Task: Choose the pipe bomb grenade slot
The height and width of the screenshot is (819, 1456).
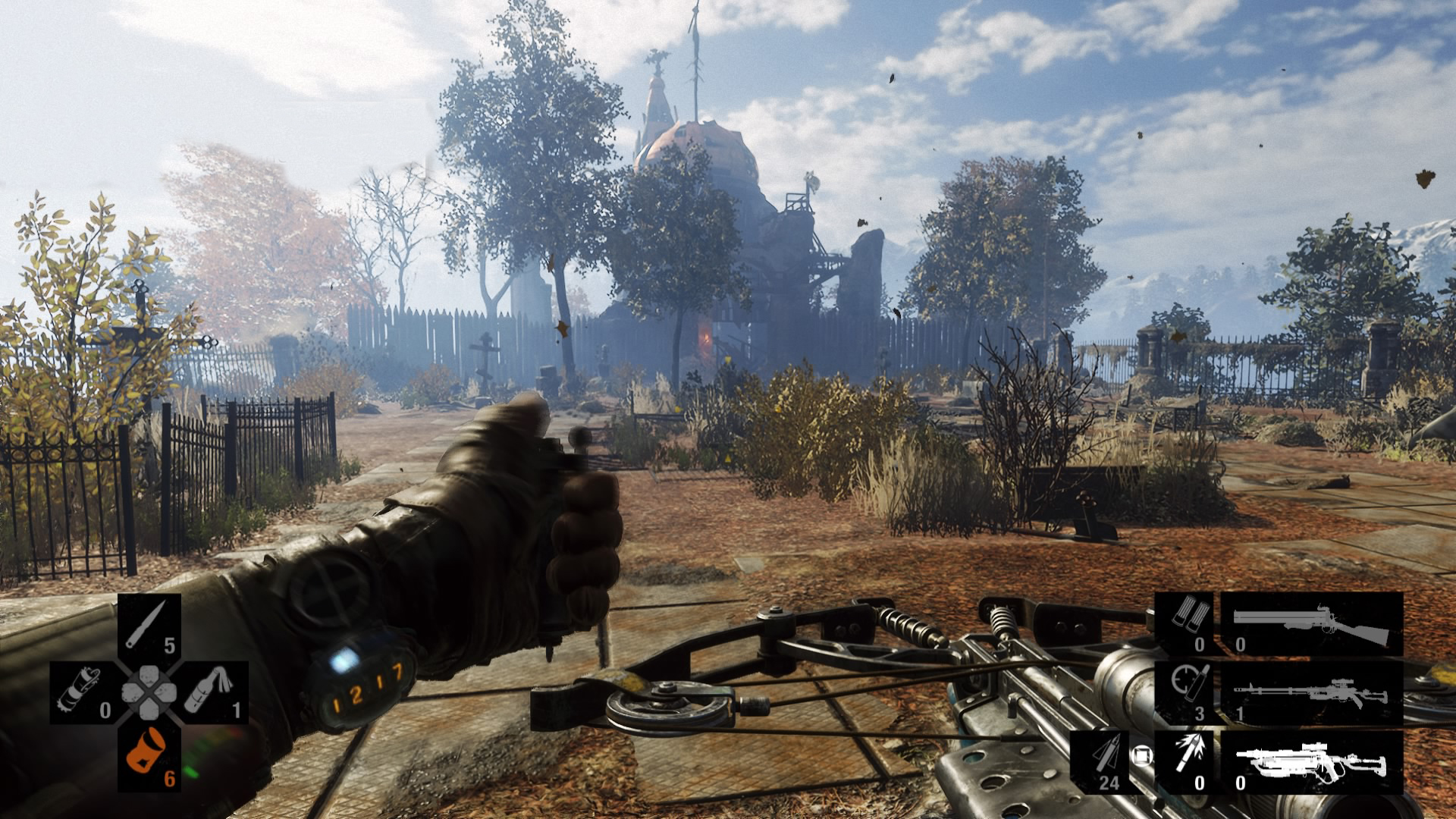Action: tap(83, 692)
